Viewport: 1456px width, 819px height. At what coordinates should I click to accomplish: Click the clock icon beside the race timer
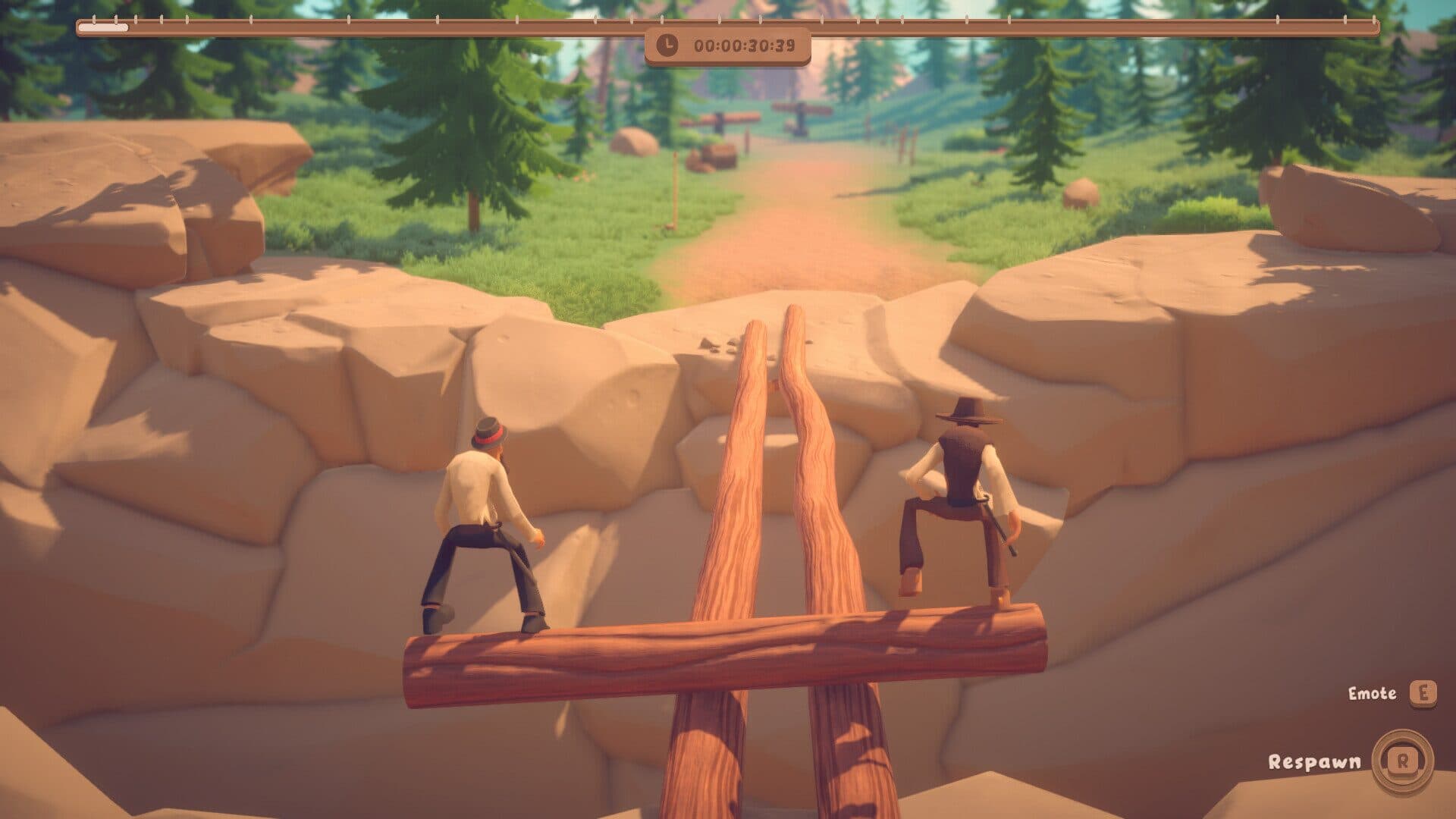667,46
